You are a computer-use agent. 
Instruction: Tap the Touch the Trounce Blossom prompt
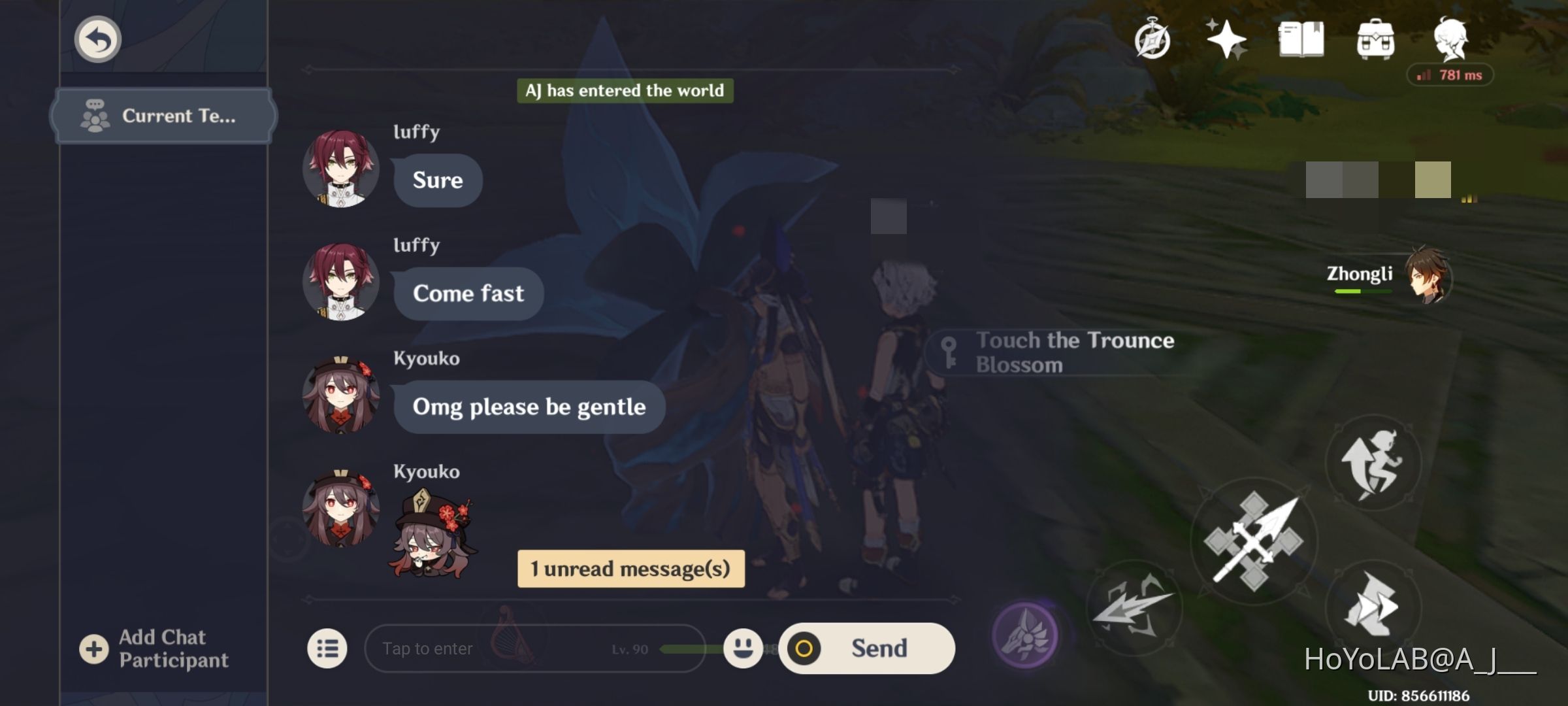point(1071,353)
